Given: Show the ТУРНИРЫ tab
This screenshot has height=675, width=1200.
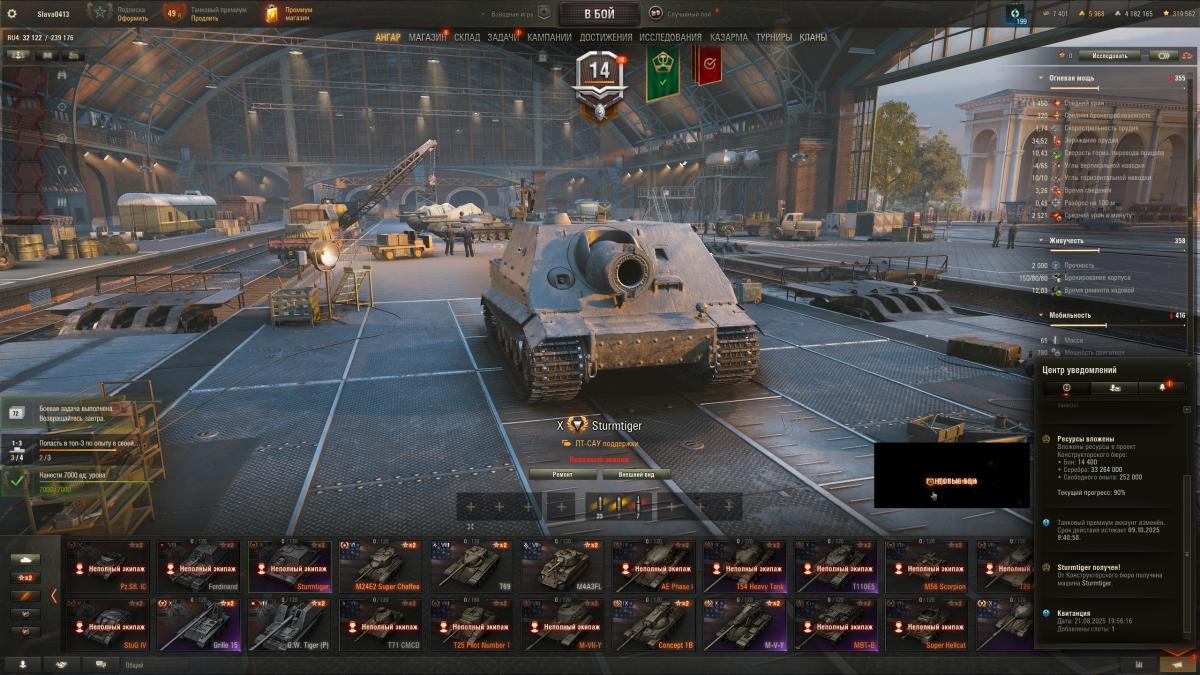Looking at the screenshot, I should coord(774,37).
